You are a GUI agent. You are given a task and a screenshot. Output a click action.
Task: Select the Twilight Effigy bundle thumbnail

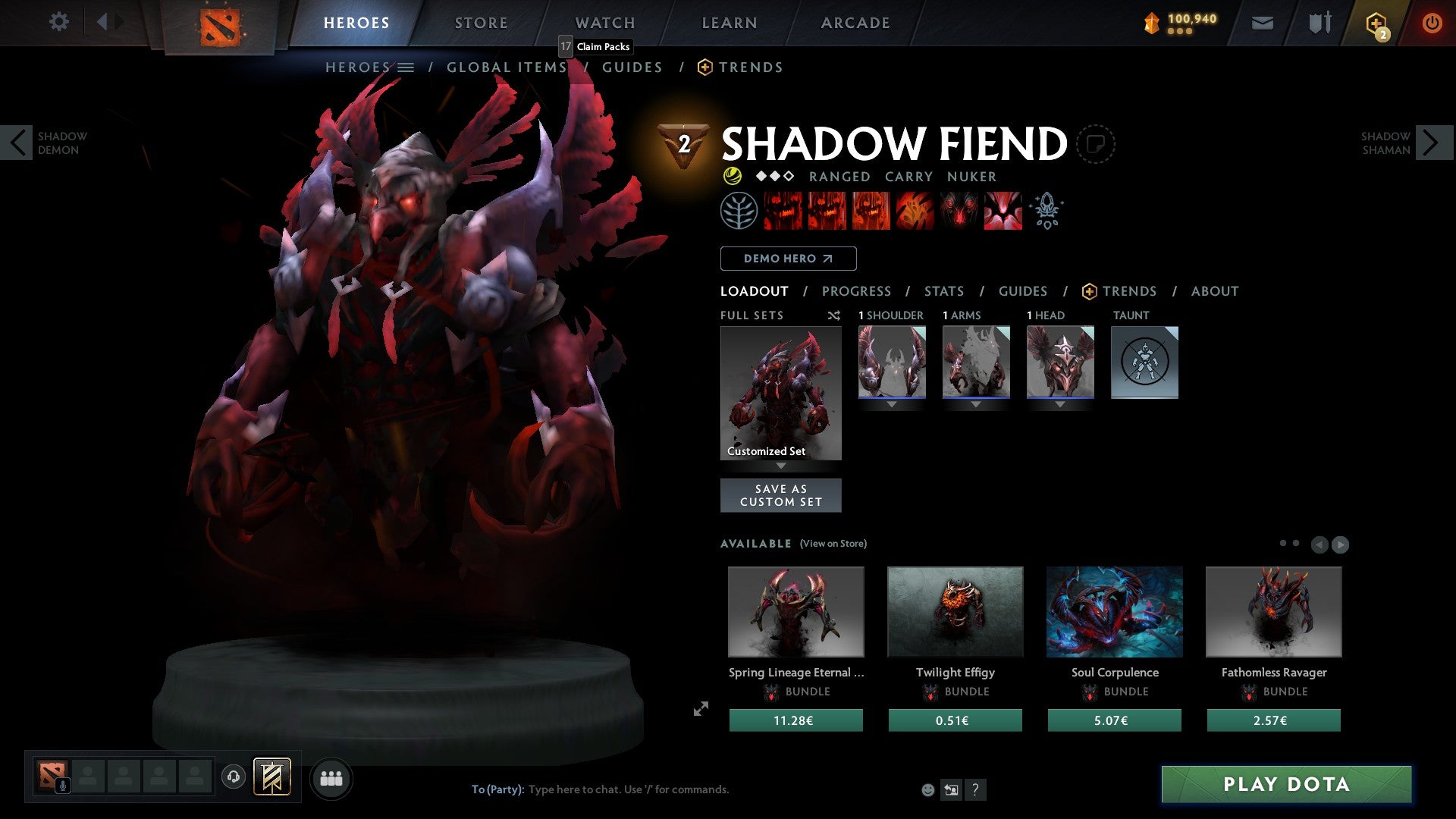click(x=955, y=611)
